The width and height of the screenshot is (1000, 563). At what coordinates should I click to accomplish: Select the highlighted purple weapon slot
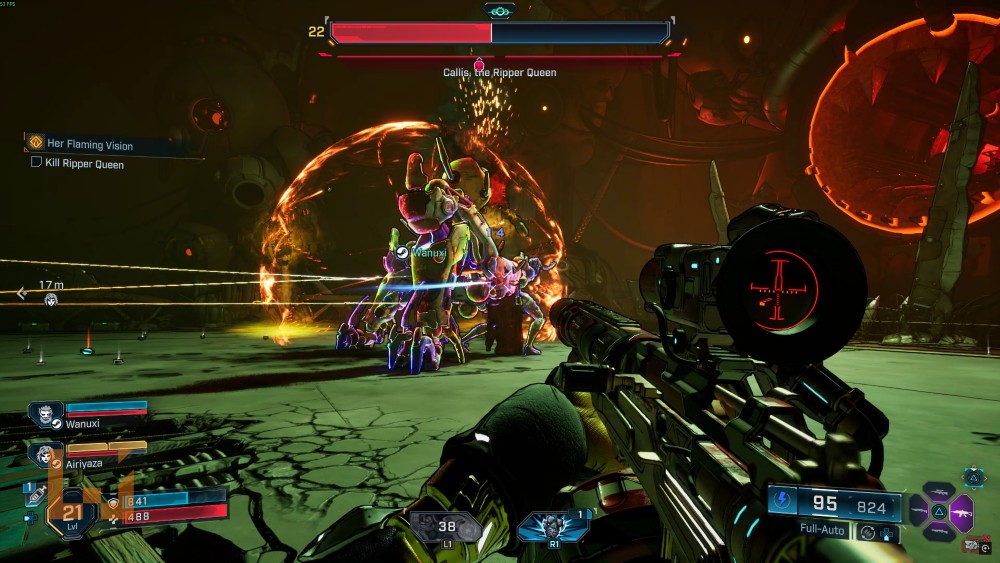963,512
